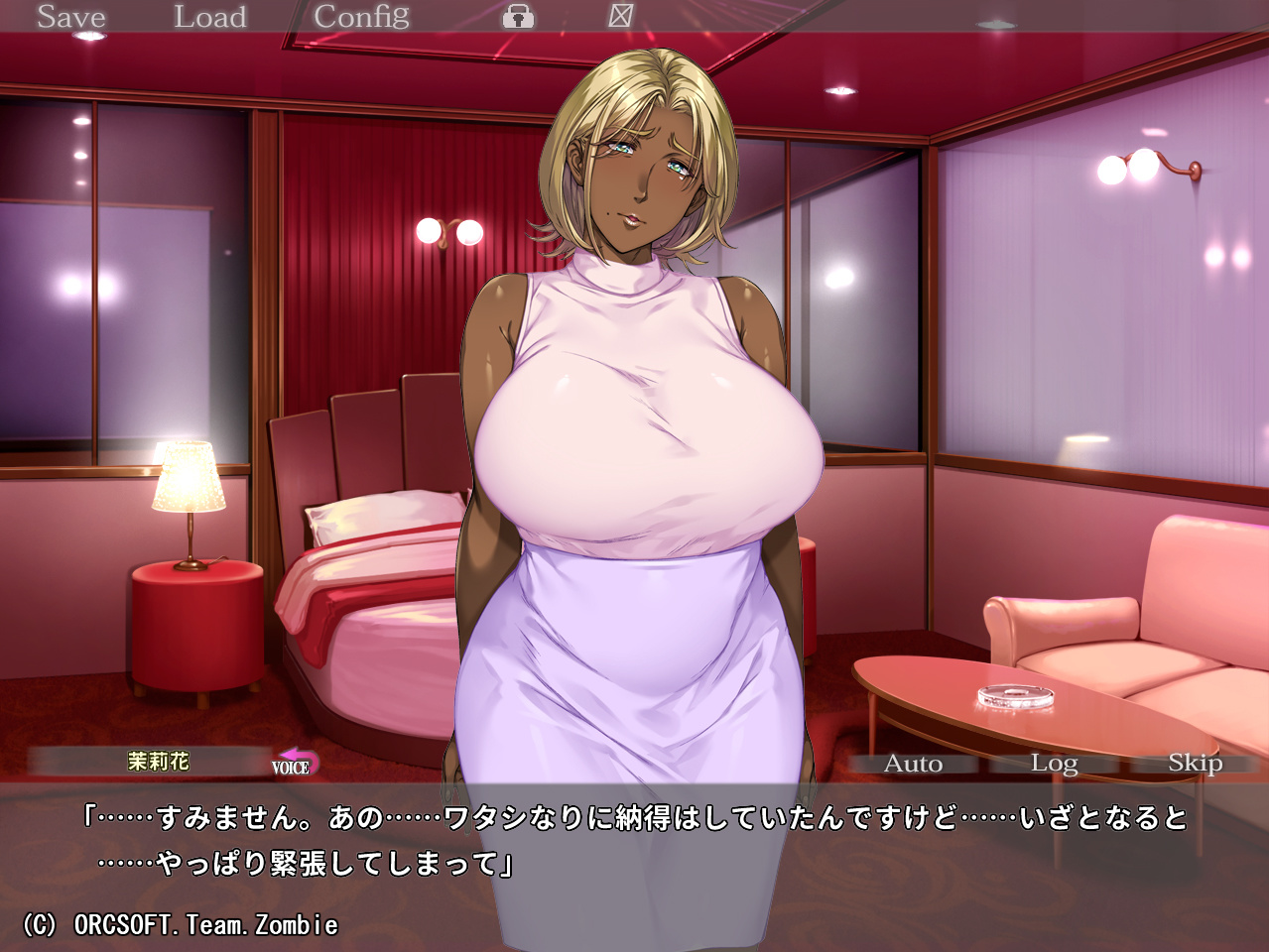The width and height of the screenshot is (1269, 952).
Task: Enable Auto text advance
Action: tap(913, 764)
